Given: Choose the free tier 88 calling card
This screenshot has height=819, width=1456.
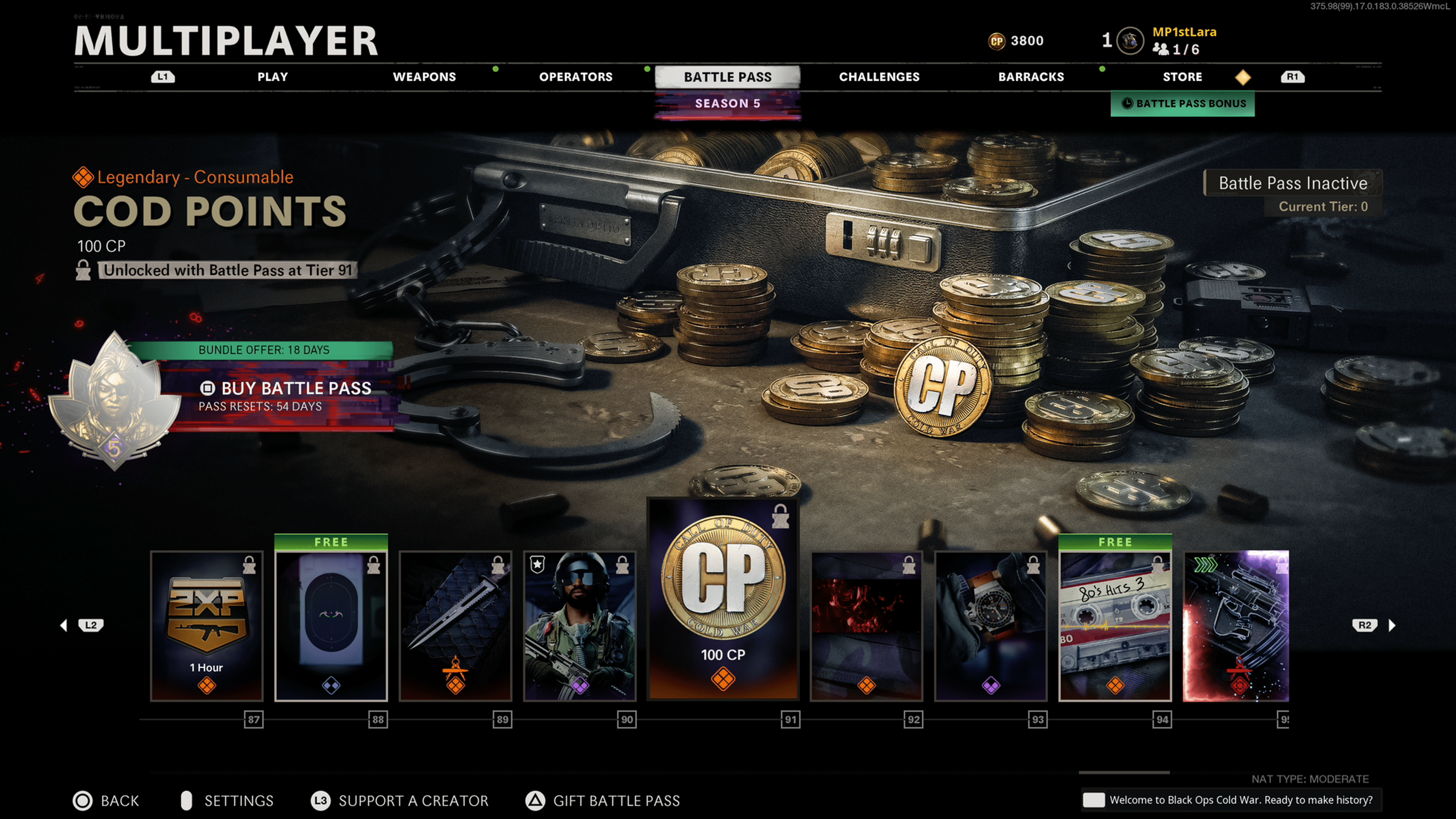Looking at the screenshot, I should click(x=331, y=626).
